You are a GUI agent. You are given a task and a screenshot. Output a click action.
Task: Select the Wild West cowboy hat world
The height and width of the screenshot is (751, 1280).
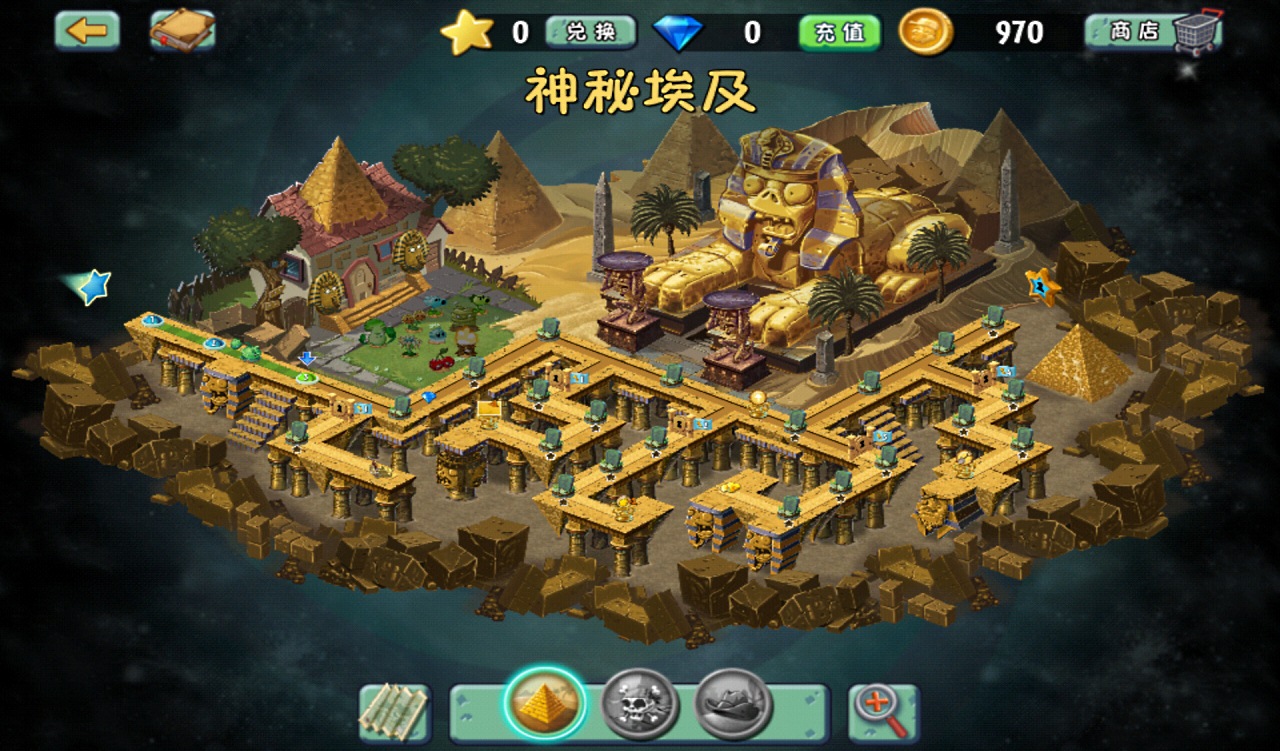click(x=733, y=704)
